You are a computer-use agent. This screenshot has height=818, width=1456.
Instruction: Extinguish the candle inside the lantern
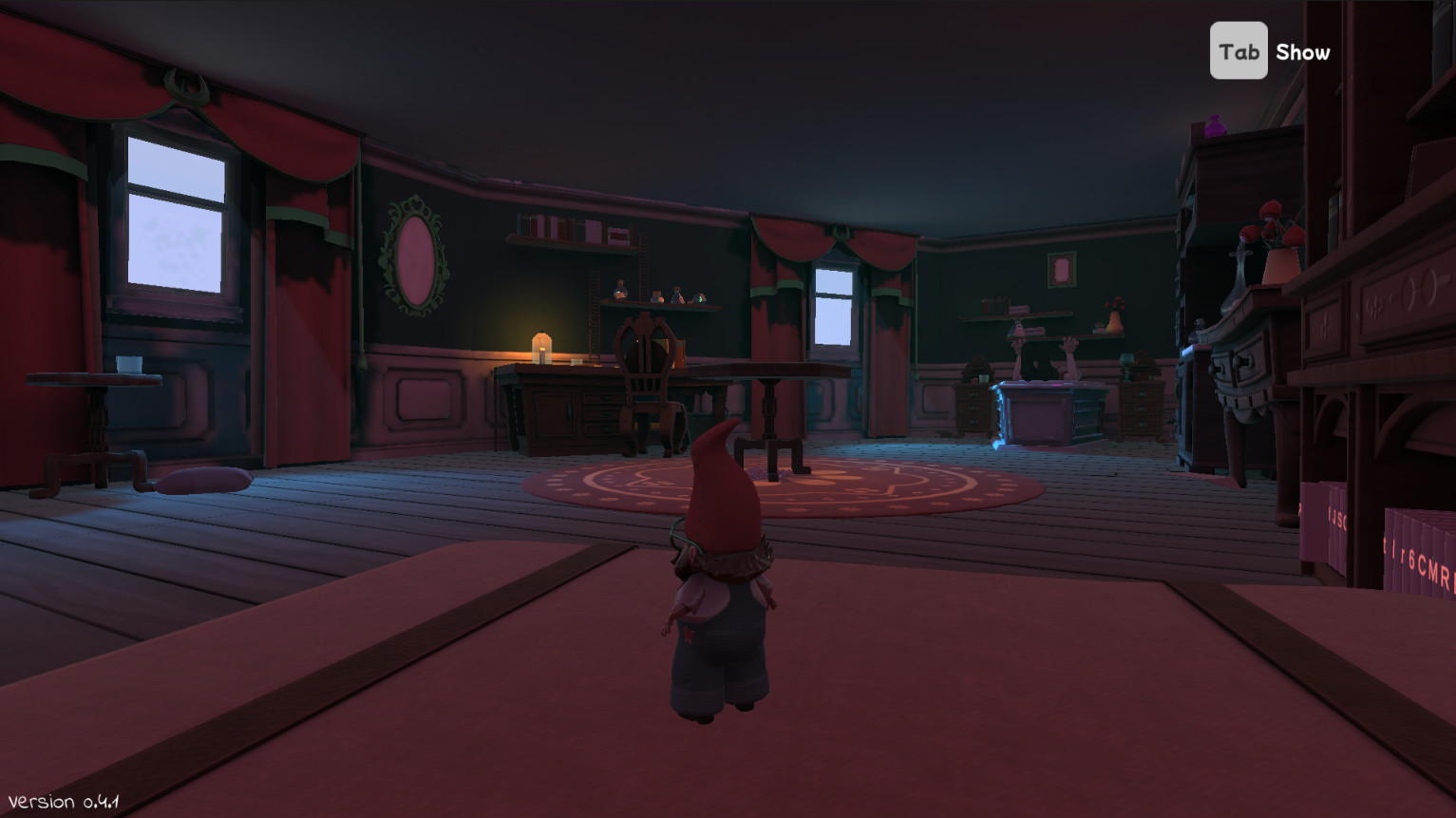click(541, 353)
